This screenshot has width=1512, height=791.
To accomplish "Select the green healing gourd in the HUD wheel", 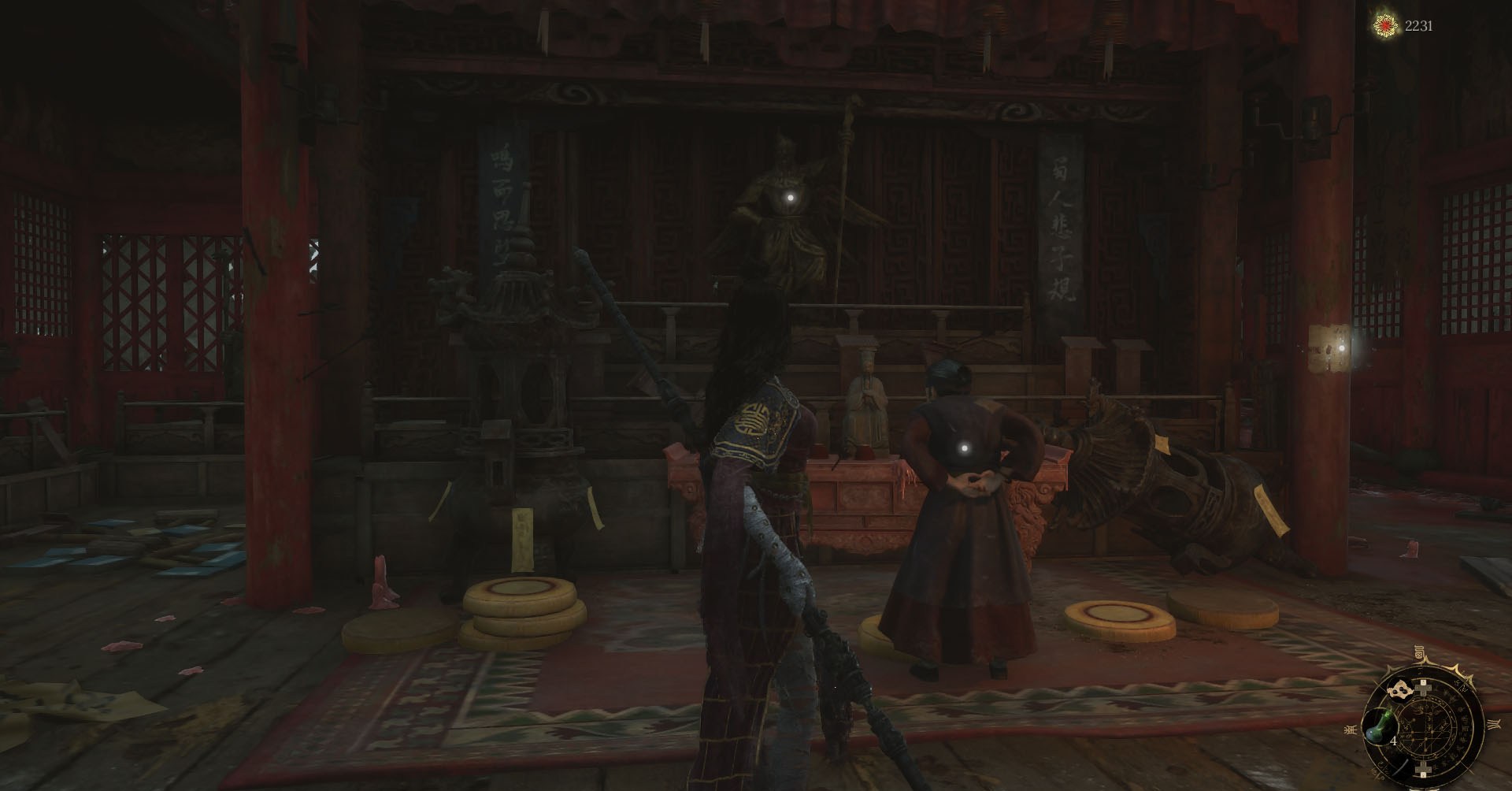I will 1379,727.
